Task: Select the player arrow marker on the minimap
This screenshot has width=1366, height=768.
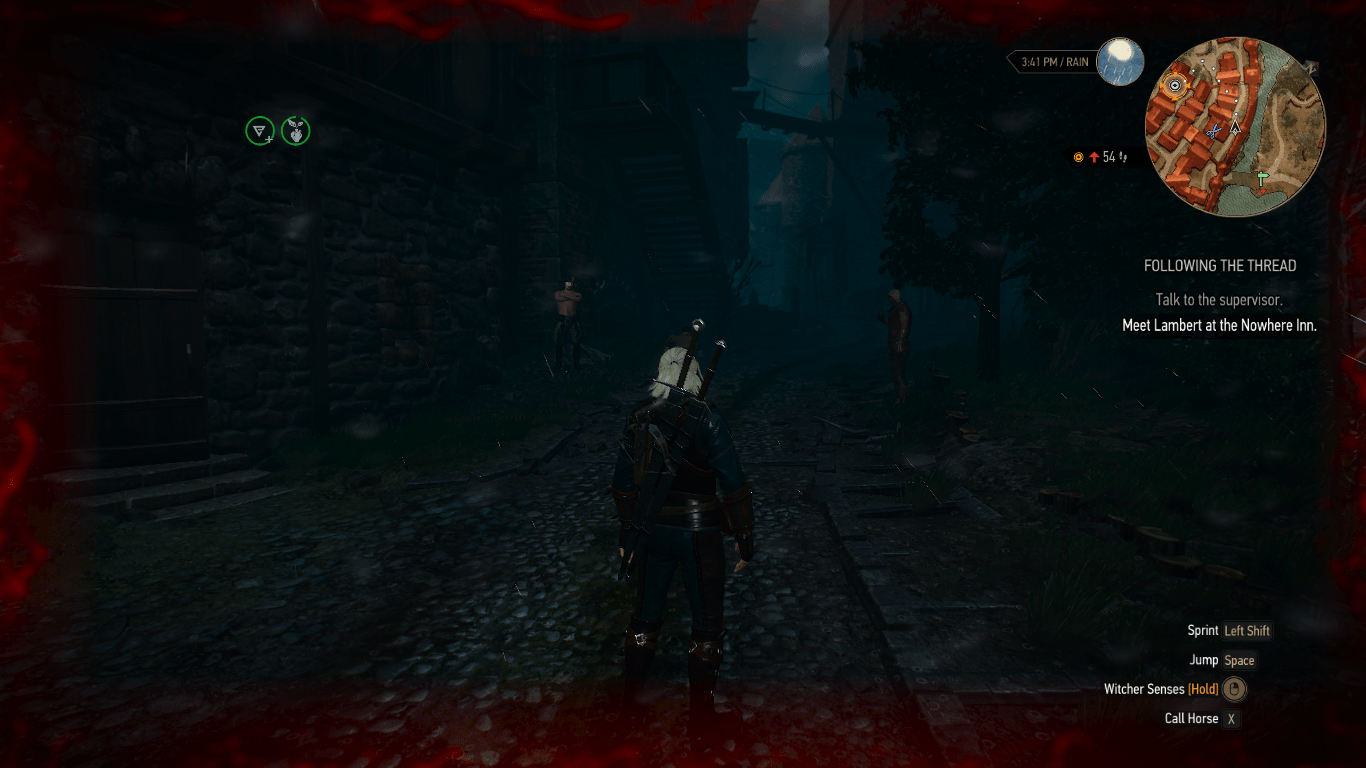Action: tap(1236, 128)
